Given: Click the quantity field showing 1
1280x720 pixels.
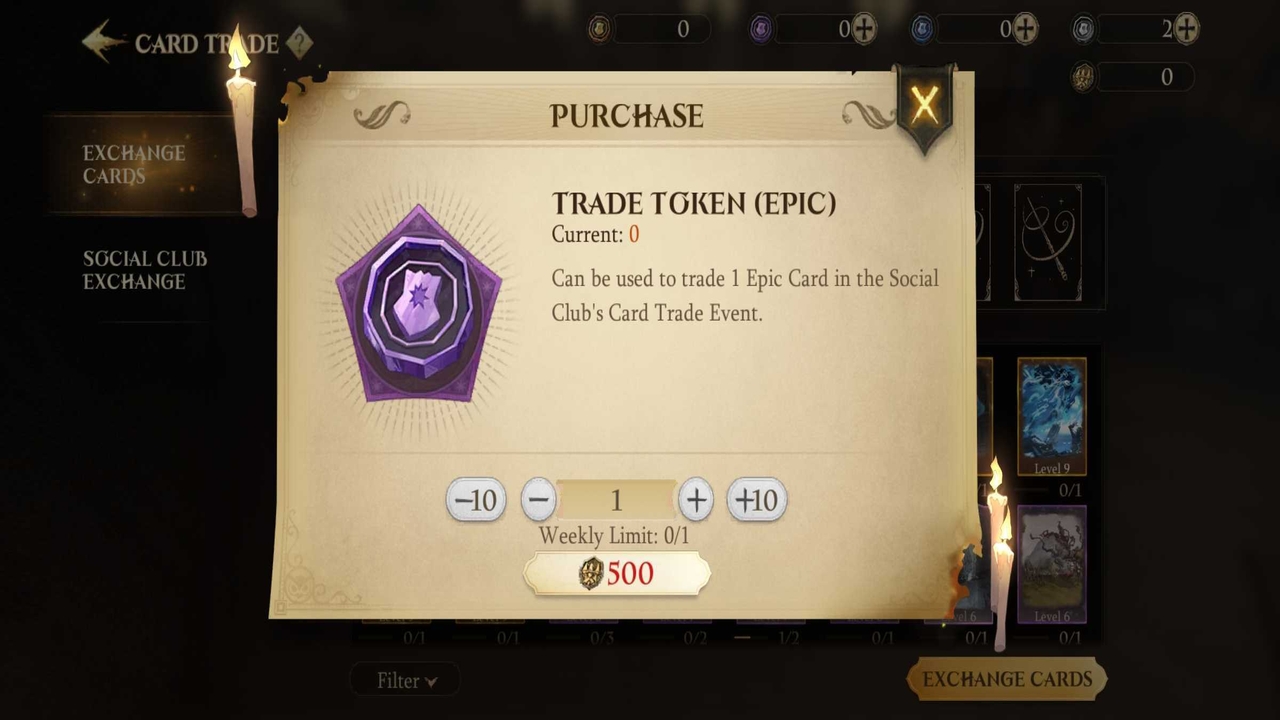Looking at the screenshot, I should [x=616, y=500].
